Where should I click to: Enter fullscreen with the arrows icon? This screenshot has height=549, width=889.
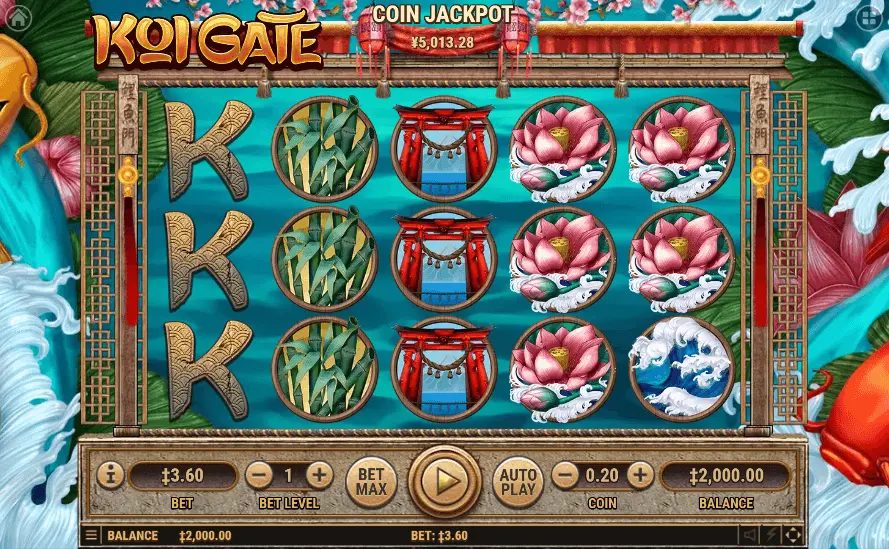click(794, 535)
